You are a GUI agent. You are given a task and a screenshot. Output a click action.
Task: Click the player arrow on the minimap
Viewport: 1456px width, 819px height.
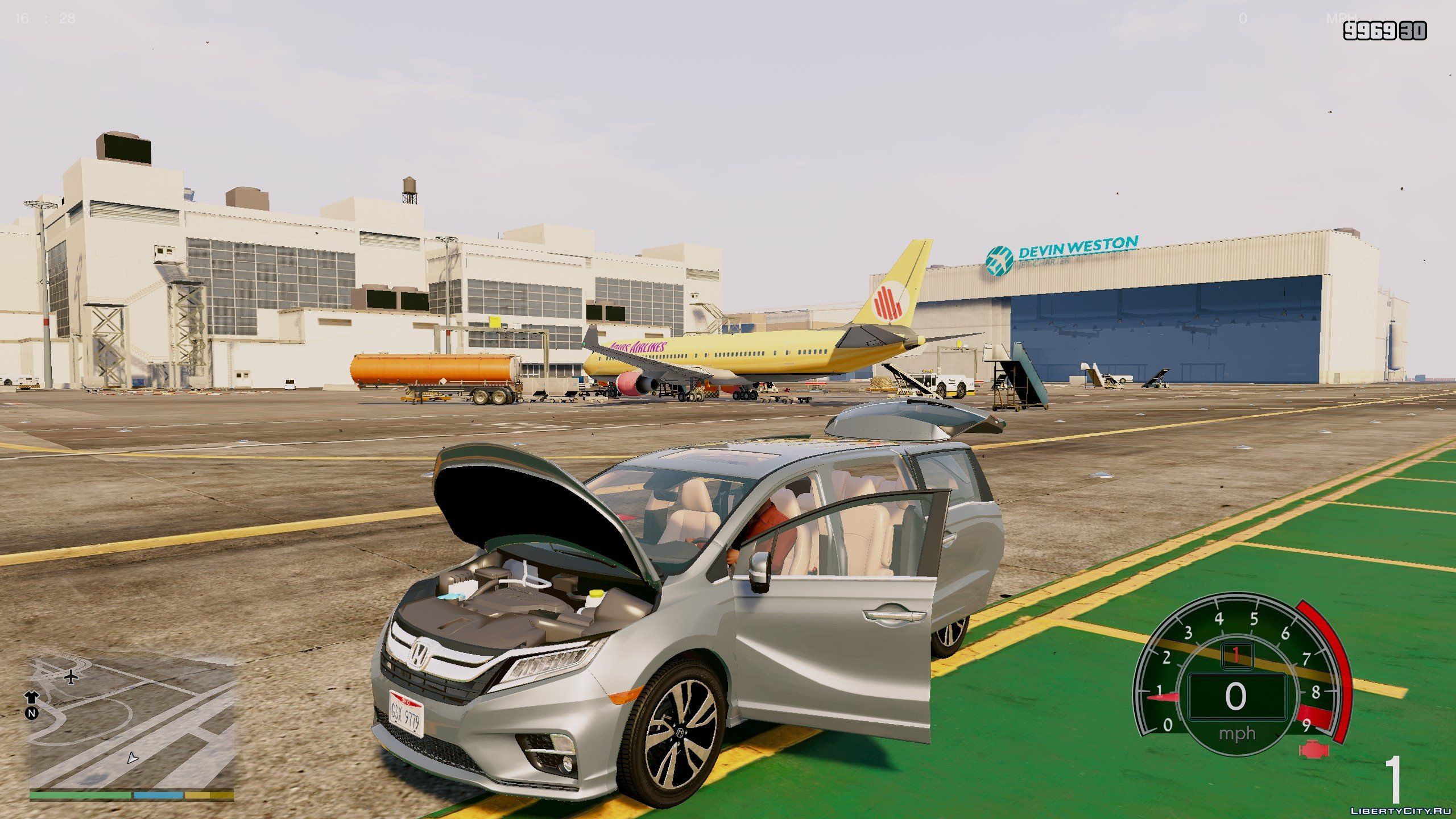(x=133, y=758)
